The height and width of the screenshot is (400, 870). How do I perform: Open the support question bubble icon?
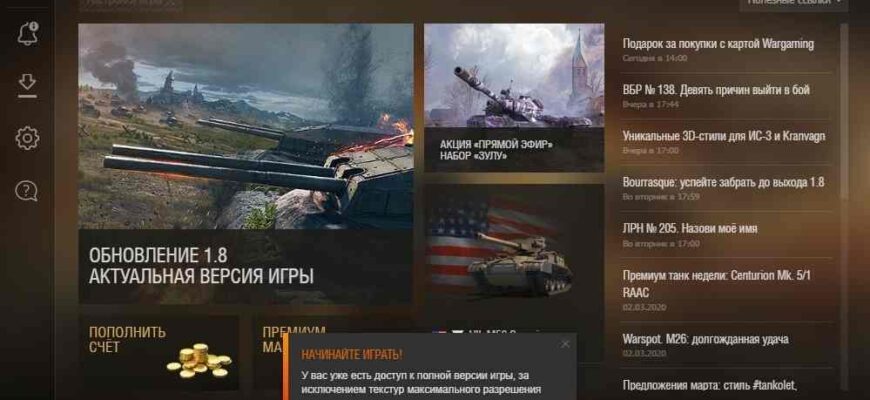click(27, 190)
